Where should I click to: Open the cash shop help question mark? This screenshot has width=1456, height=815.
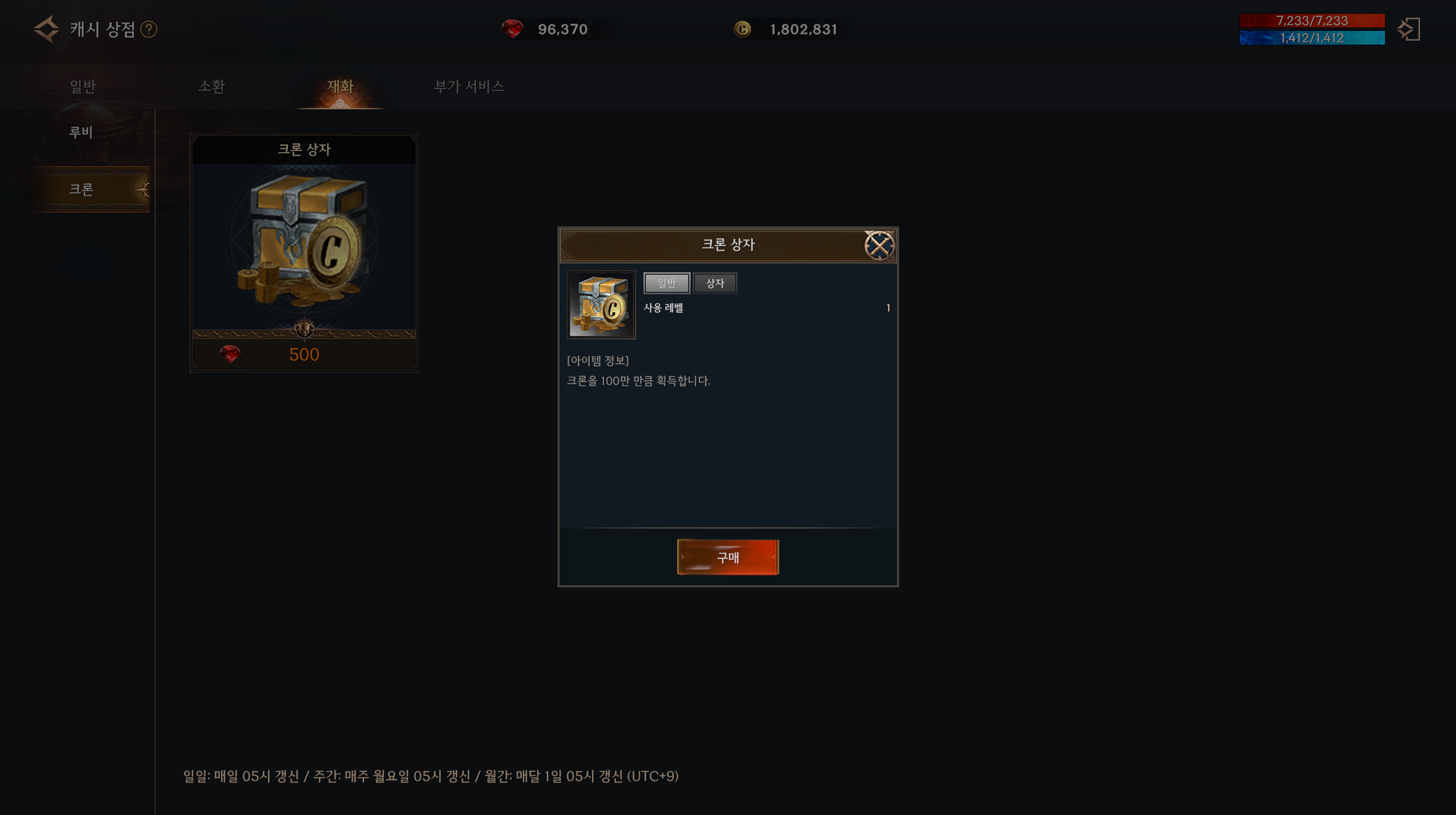[x=149, y=29]
